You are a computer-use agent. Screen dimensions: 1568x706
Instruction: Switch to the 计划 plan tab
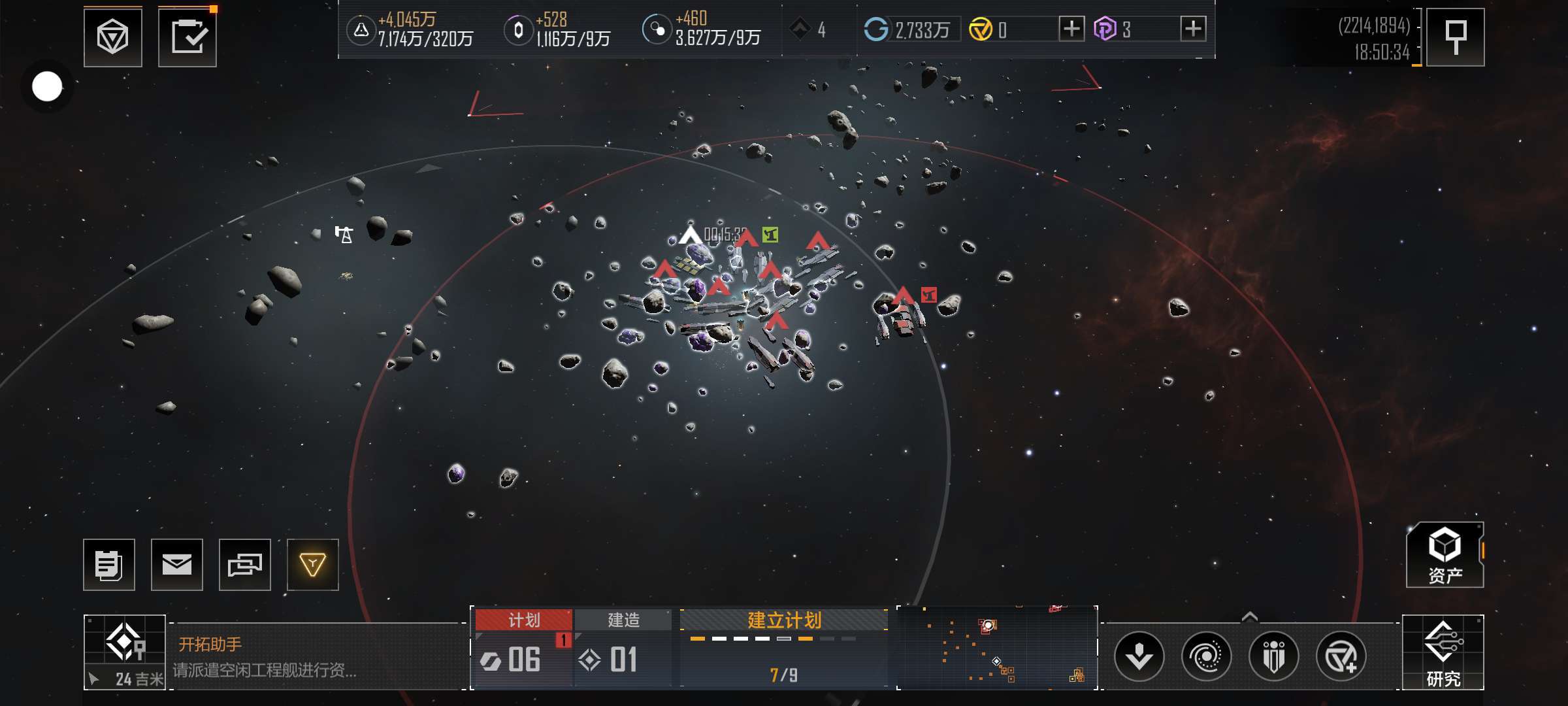pos(523,620)
